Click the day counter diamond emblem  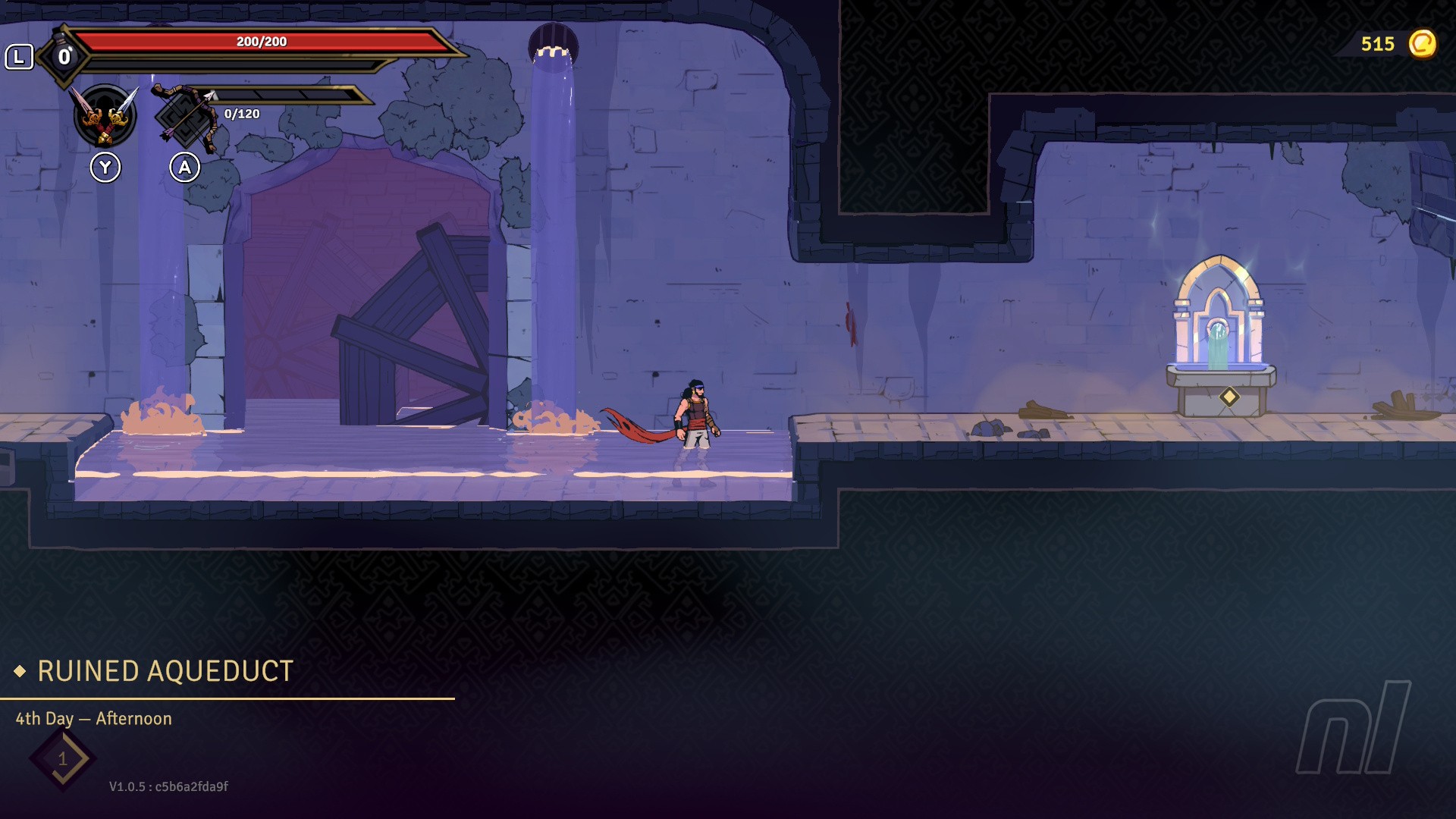[x=63, y=758]
